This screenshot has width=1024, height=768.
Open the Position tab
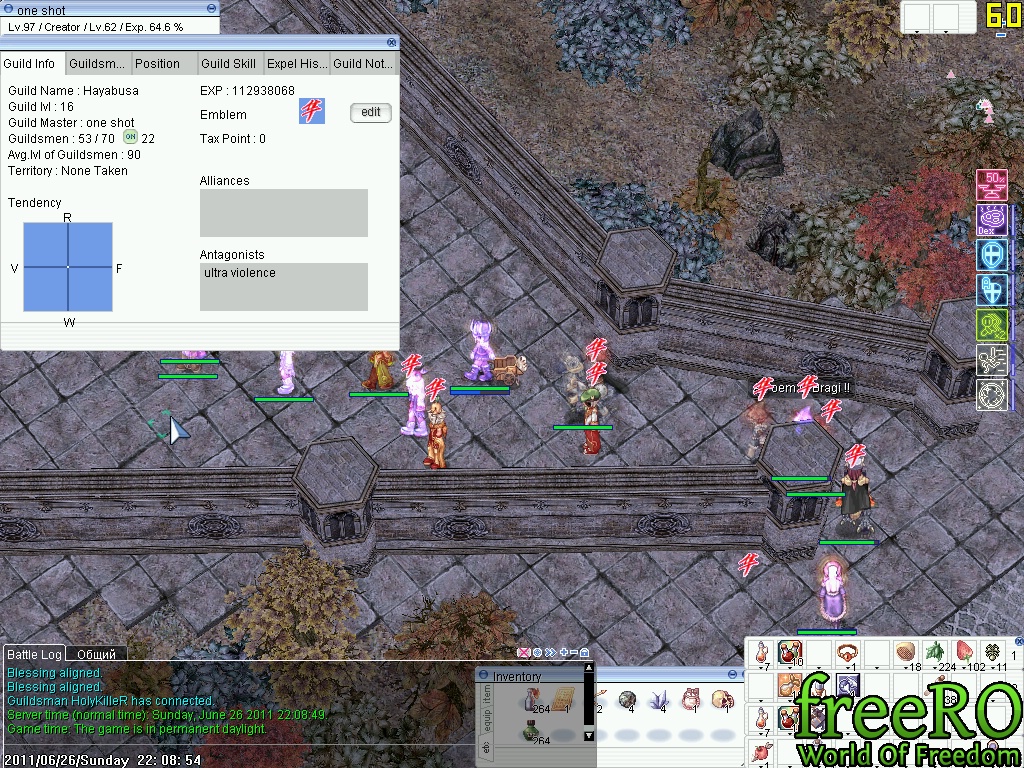(157, 64)
